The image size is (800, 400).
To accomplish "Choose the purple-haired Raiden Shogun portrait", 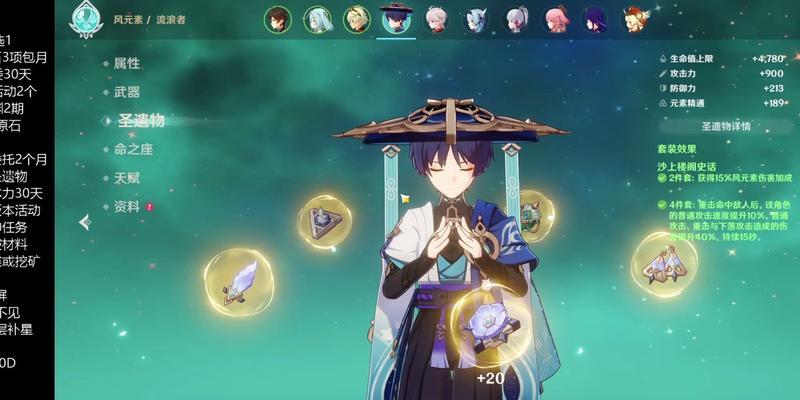I will coord(596,19).
